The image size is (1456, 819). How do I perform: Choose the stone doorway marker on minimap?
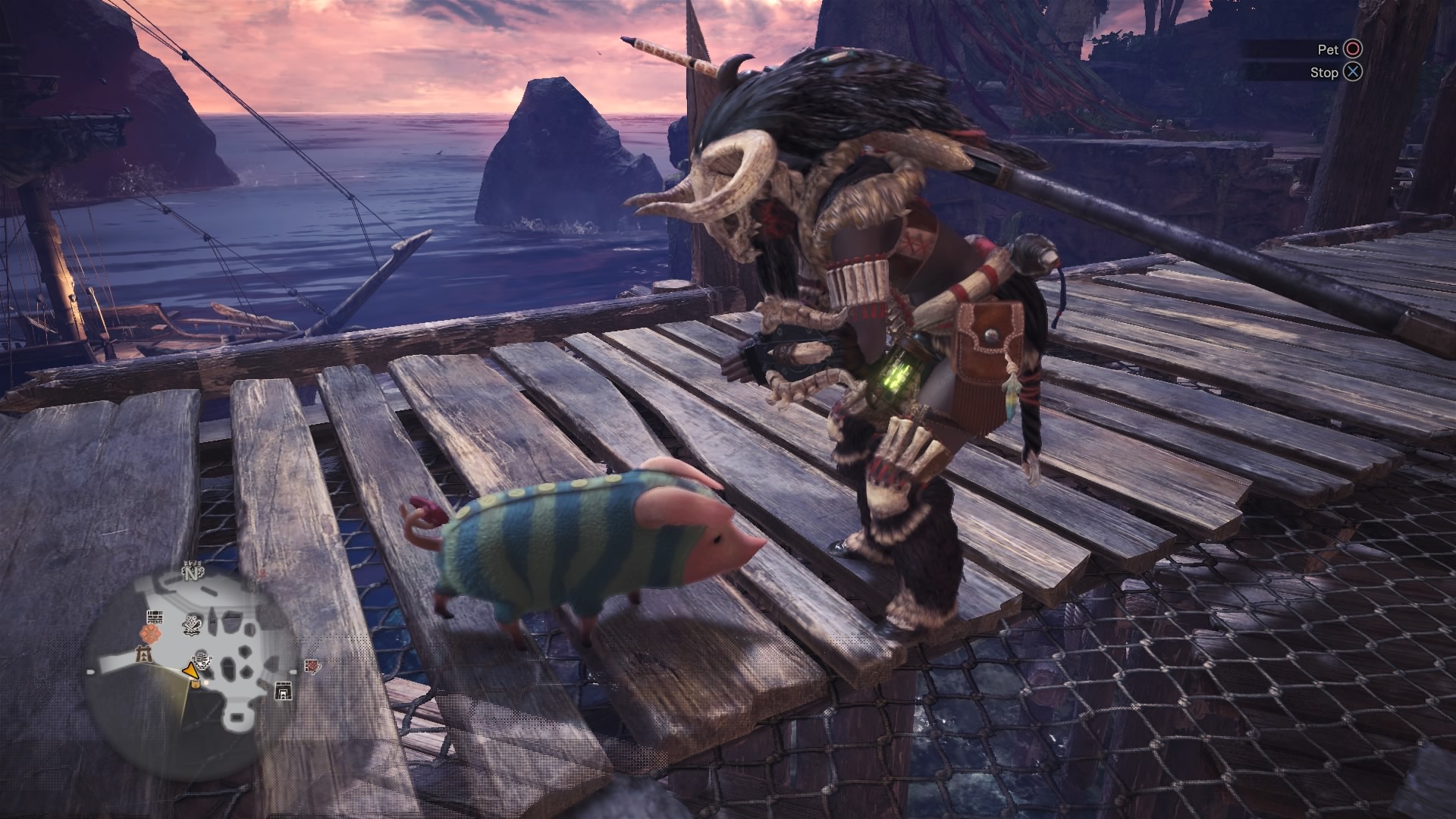[283, 691]
